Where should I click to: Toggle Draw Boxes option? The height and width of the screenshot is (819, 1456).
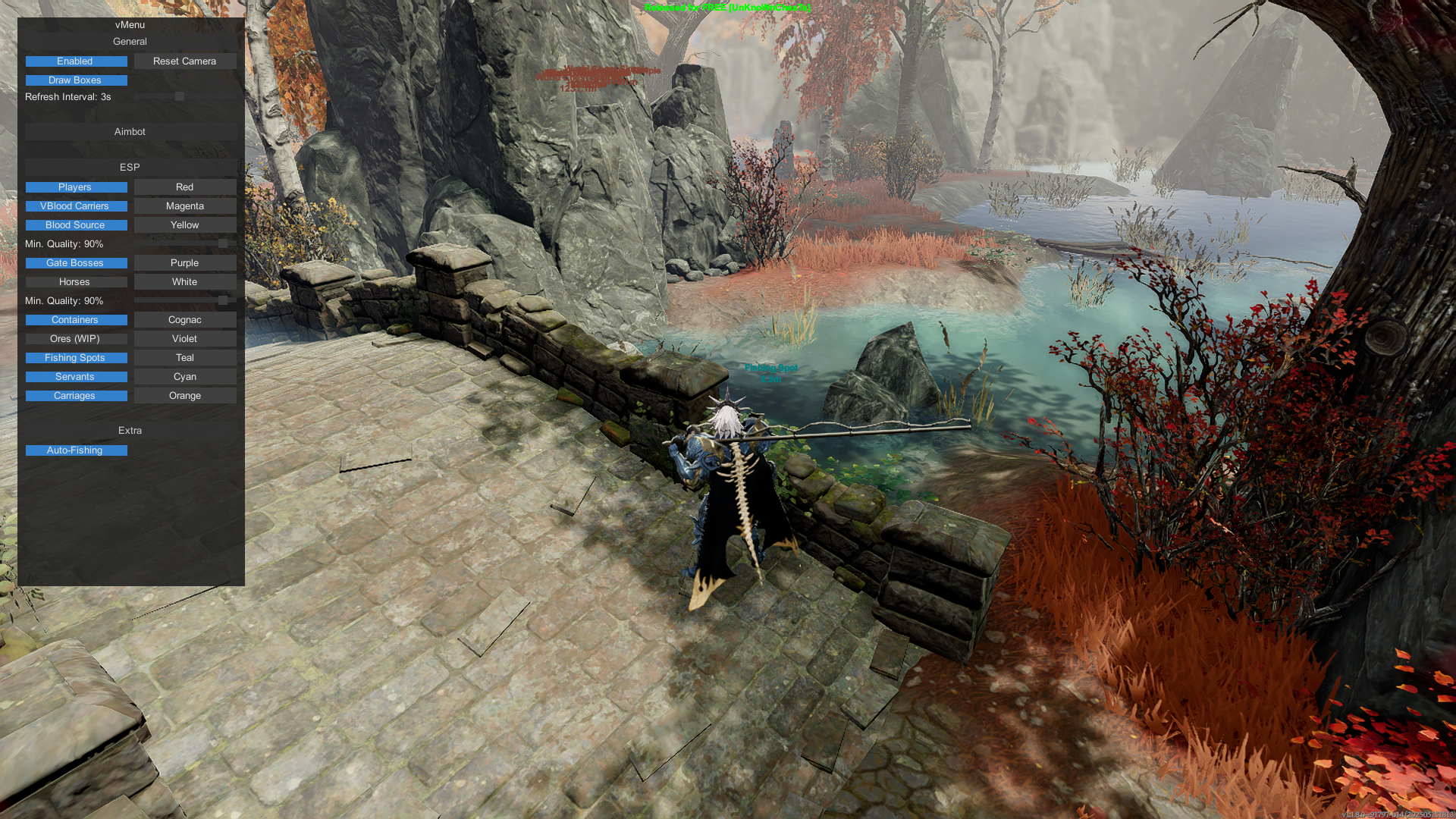[x=76, y=80]
